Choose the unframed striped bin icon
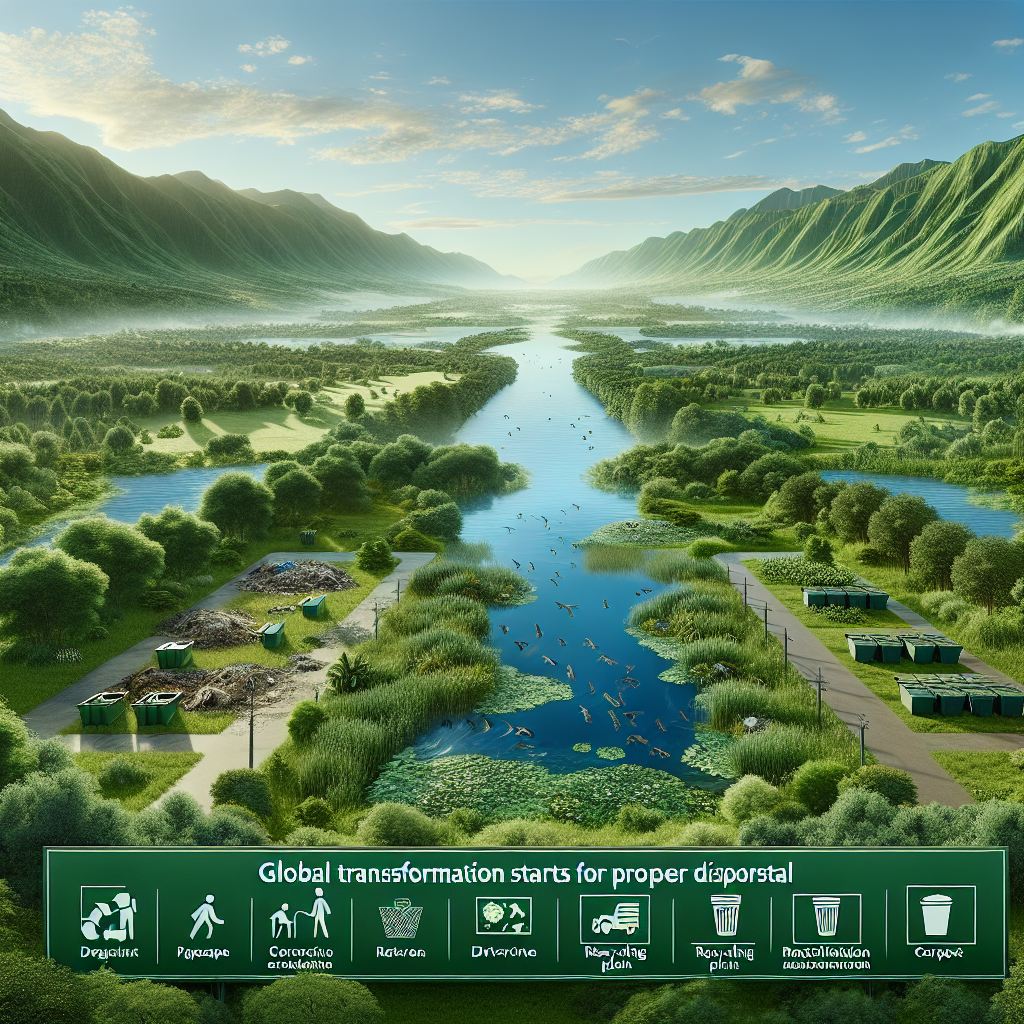The height and width of the screenshot is (1024, 1024). pyautogui.click(x=725, y=916)
